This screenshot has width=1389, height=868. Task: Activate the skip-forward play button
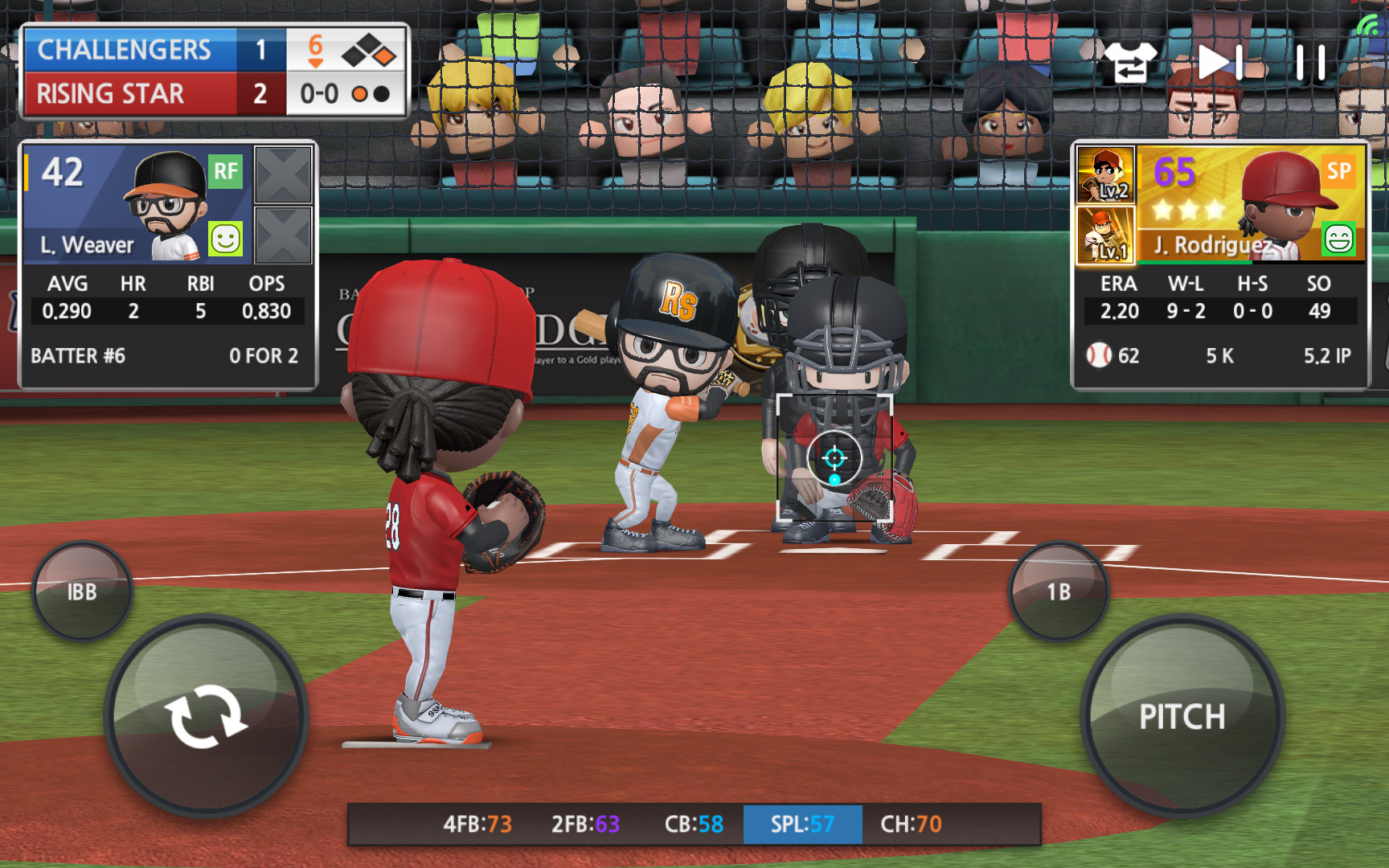[x=1221, y=62]
